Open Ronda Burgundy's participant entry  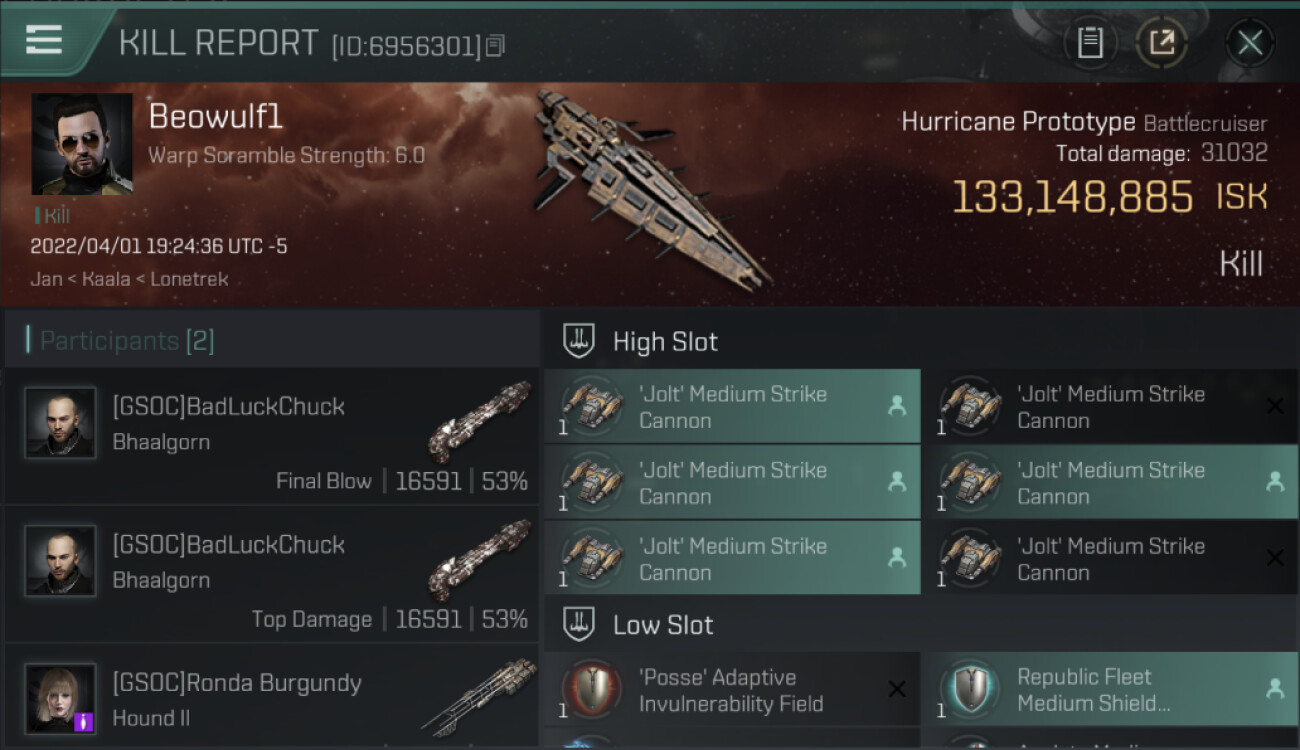click(x=272, y=698)
